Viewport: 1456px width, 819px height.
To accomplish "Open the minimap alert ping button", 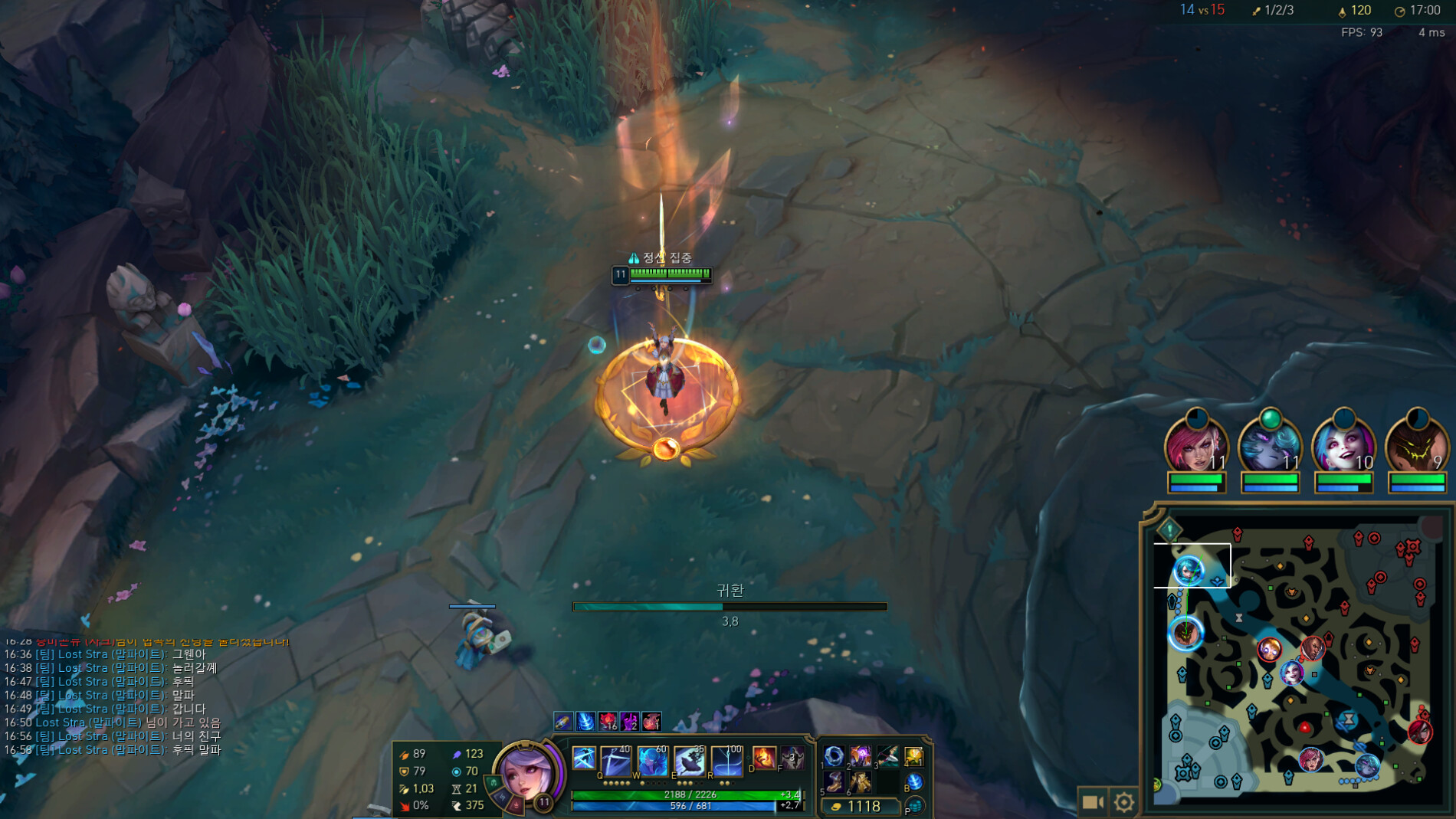I will coord(1169,529).
